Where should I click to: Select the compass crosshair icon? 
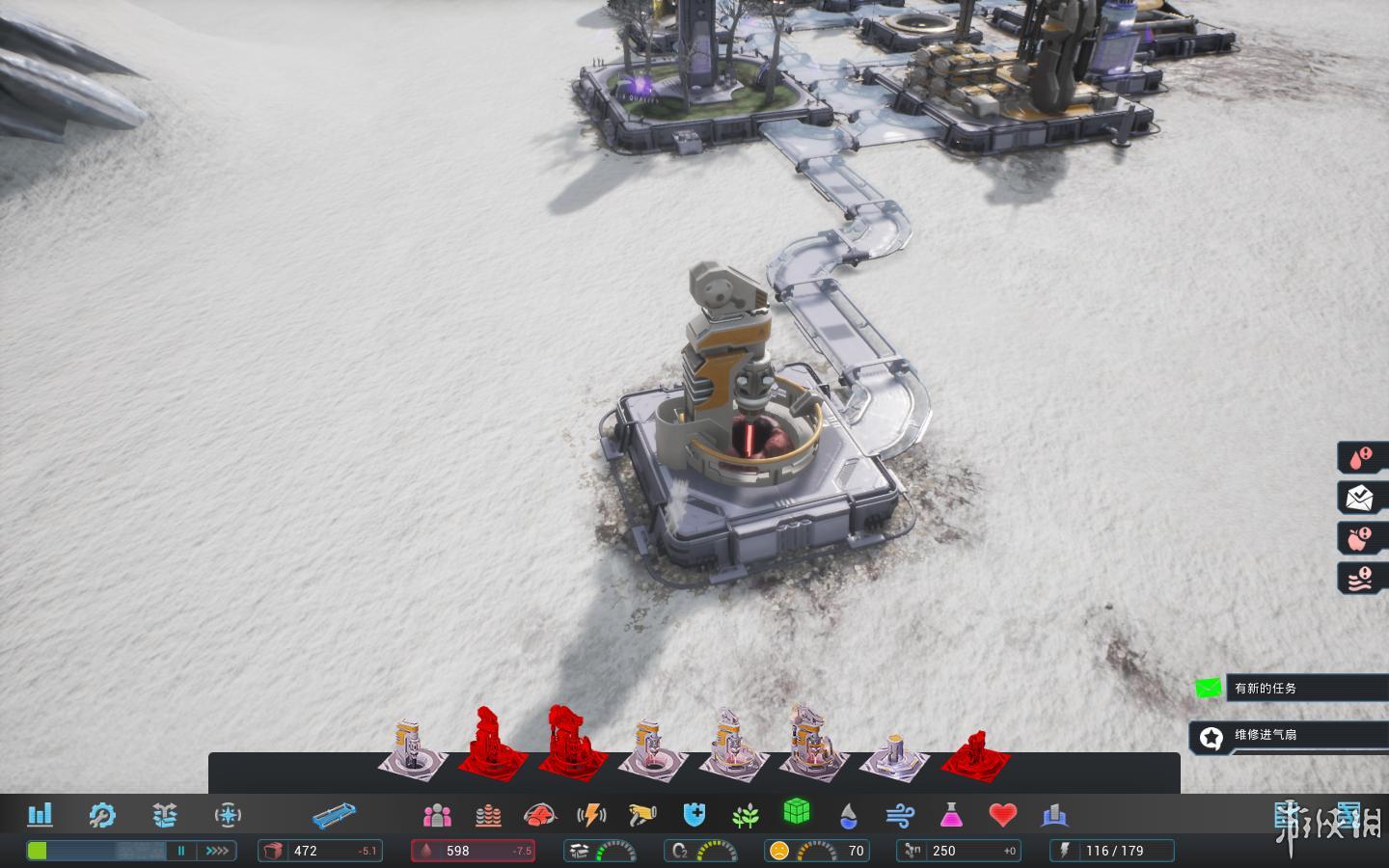click(x=228, y=815)
